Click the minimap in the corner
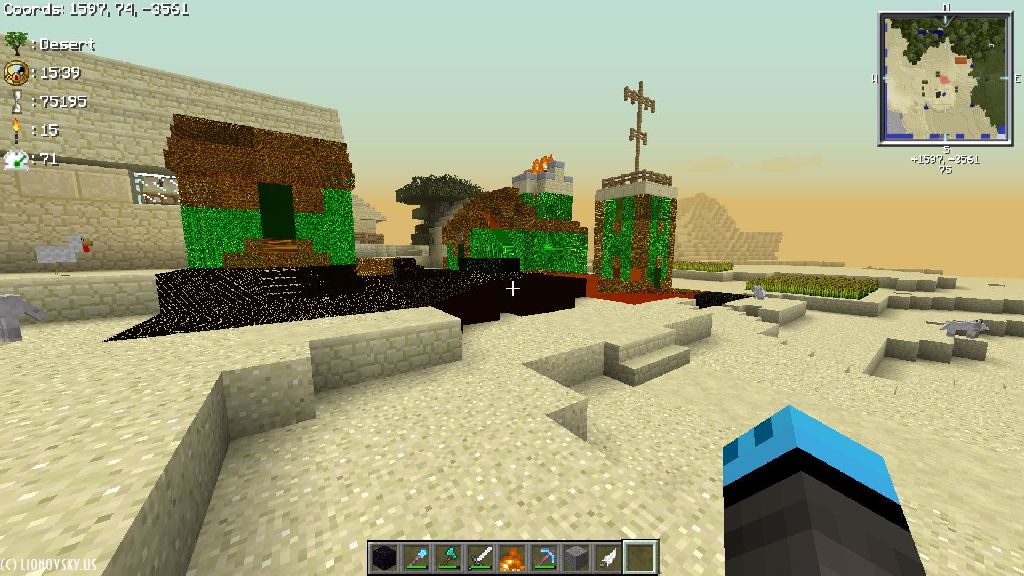The image size is (1024, 576). (x=945, y=78)
